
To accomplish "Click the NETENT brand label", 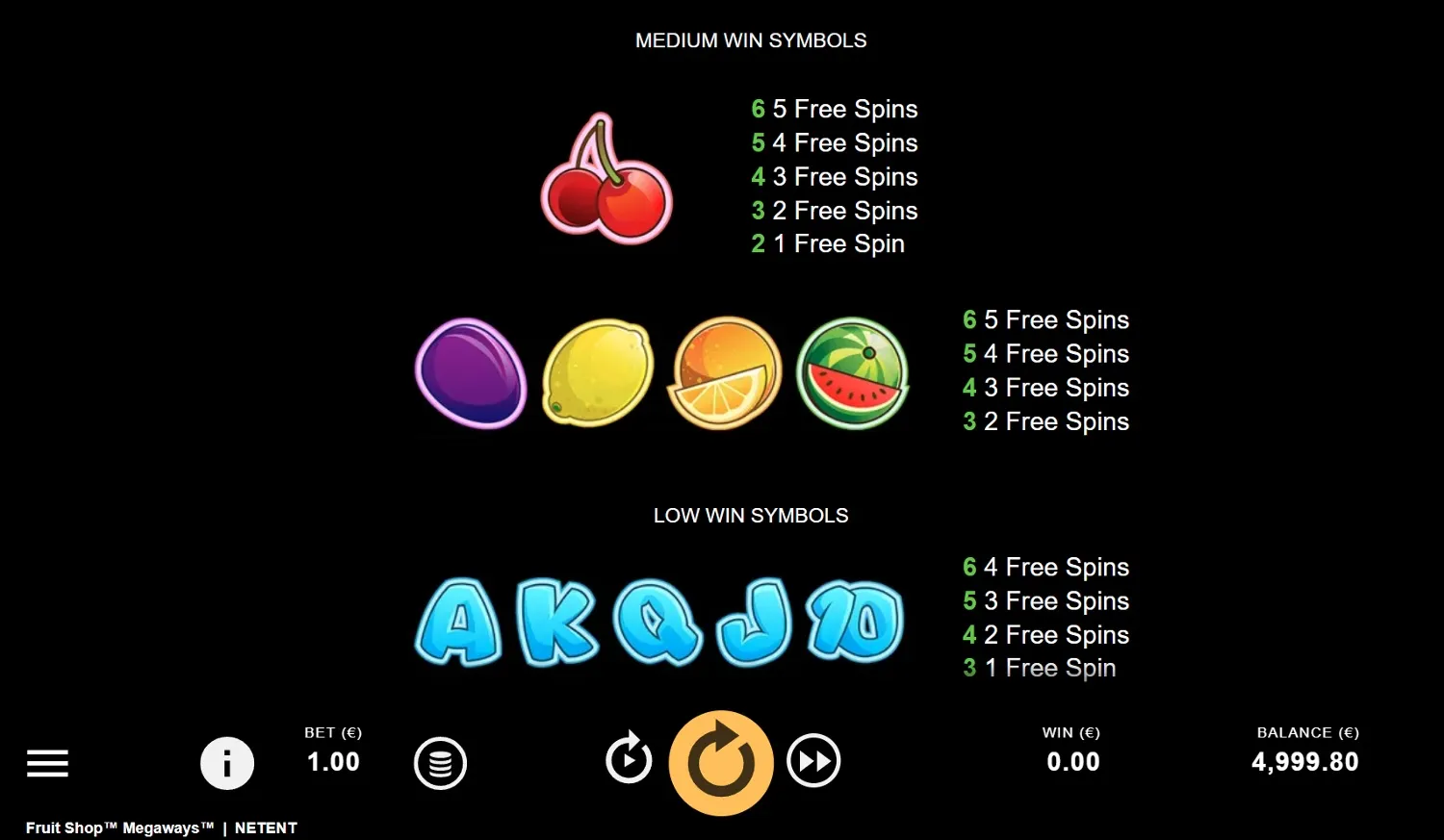I will 267,827.
